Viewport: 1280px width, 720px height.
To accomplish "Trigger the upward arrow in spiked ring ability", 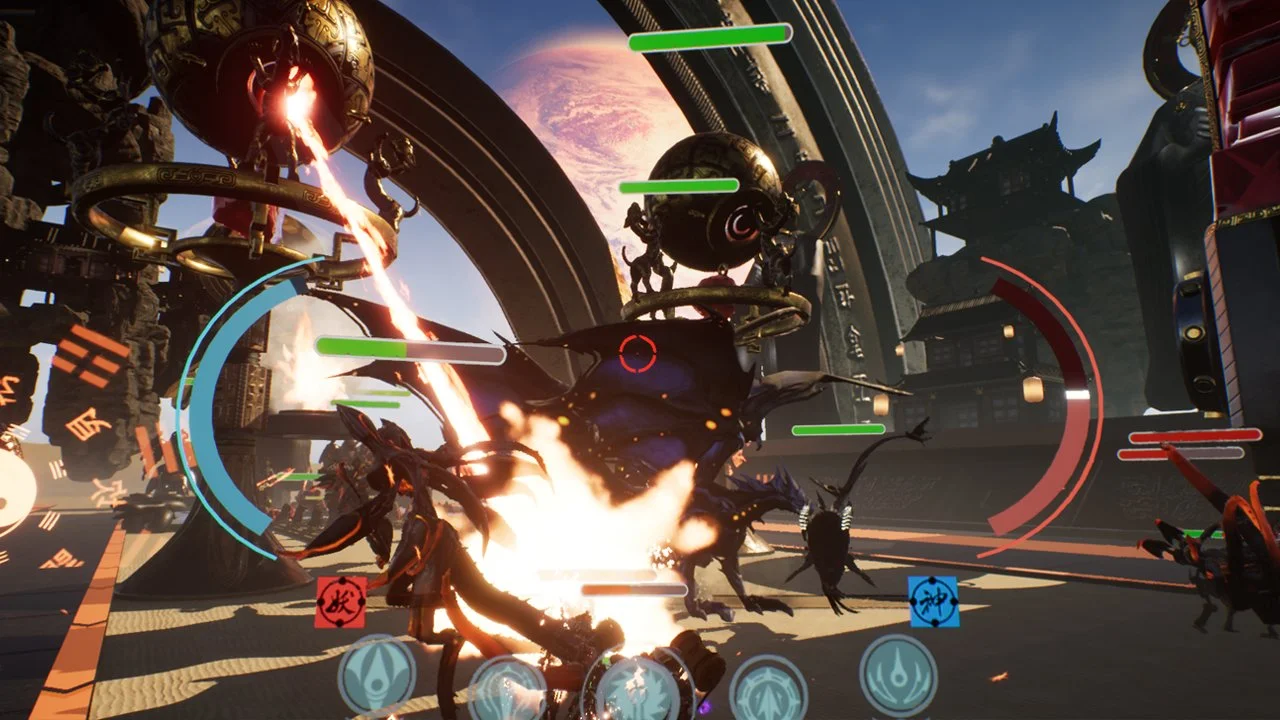I will tap(768, 690).
